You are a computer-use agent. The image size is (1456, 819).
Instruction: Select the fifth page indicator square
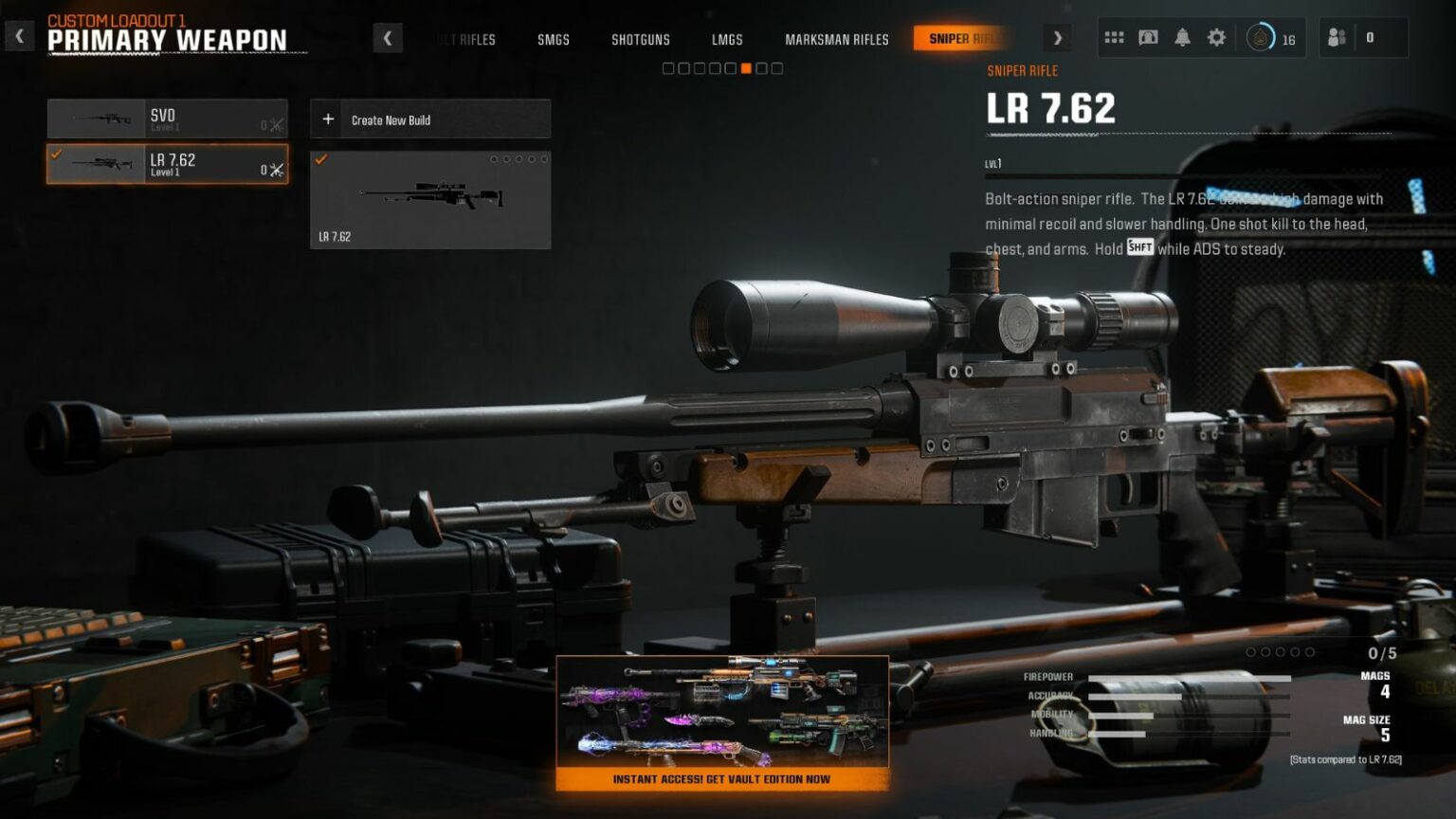click(732, 68)
